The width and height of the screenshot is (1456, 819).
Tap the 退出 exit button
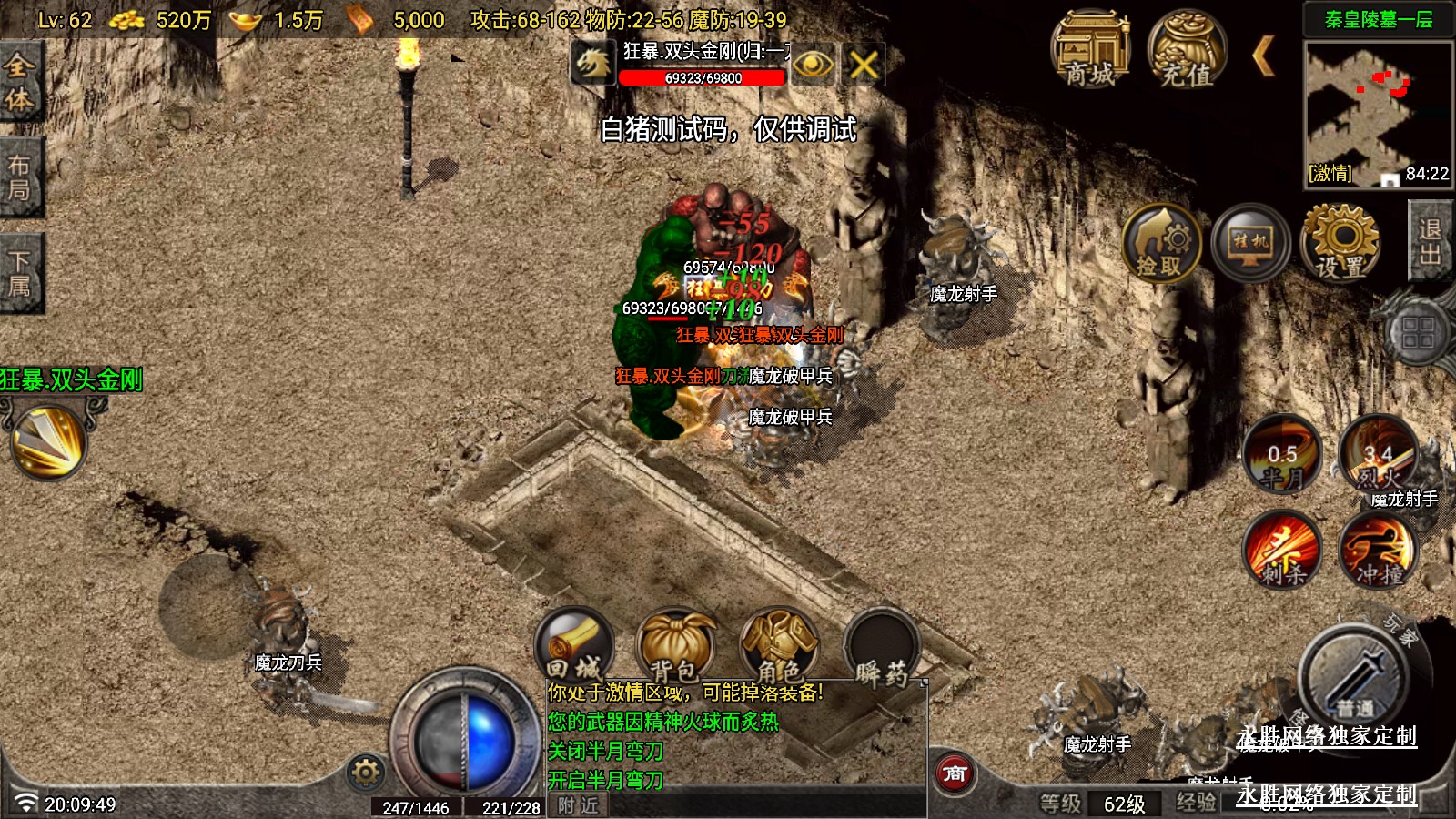(x=1430, y=241)
